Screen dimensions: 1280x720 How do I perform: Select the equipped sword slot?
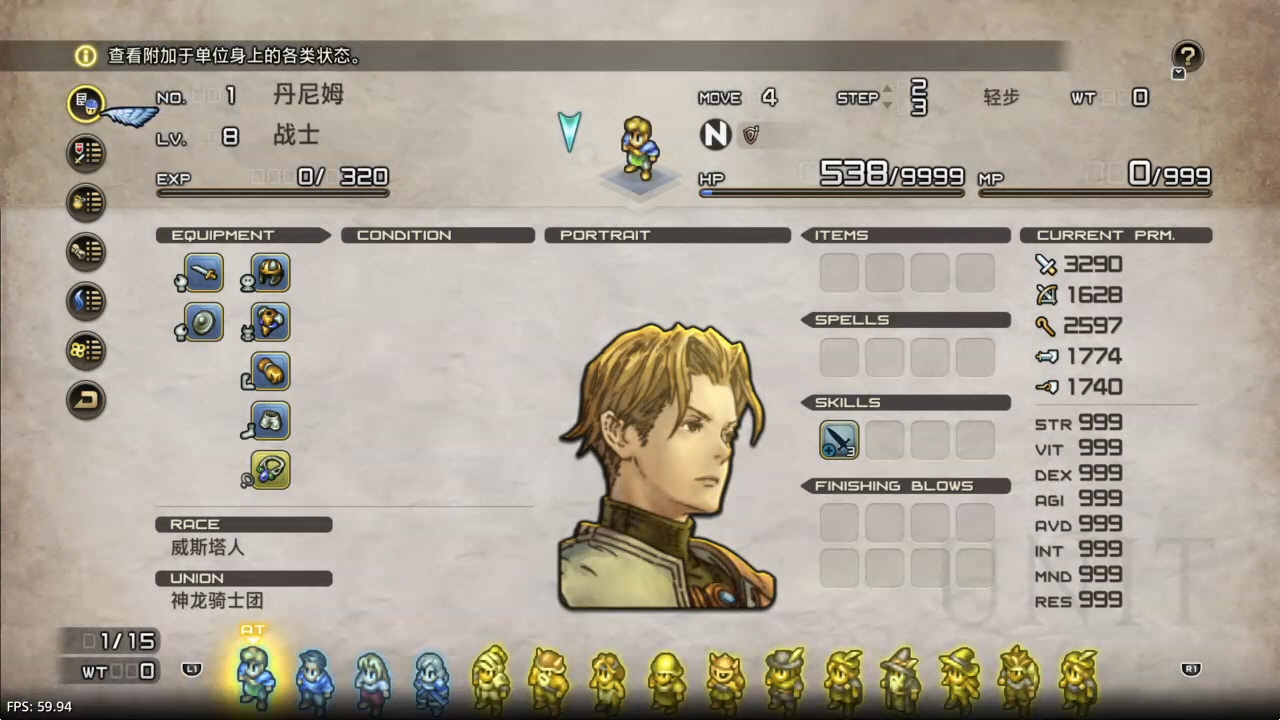pyautogui.click(x=204, y=273)
